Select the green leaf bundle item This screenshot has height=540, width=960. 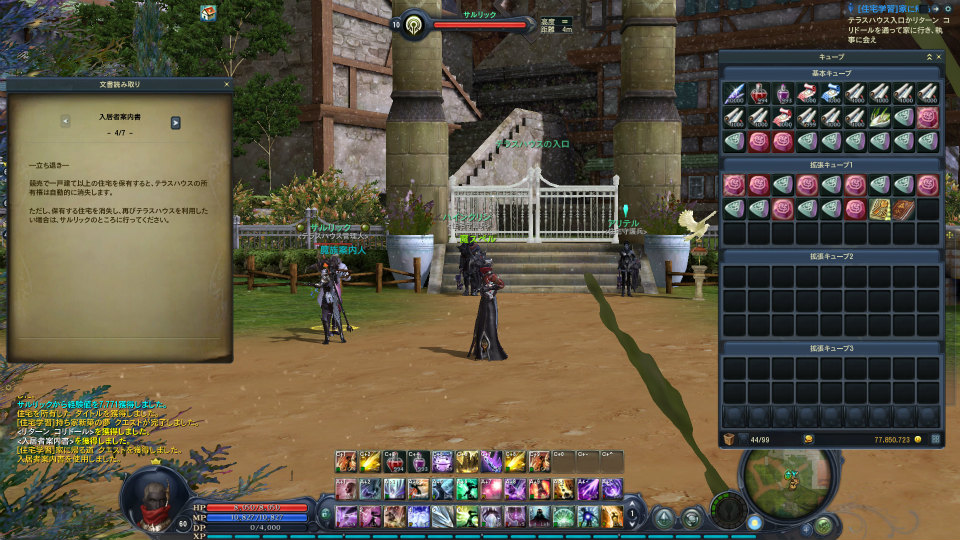point(879,118)
